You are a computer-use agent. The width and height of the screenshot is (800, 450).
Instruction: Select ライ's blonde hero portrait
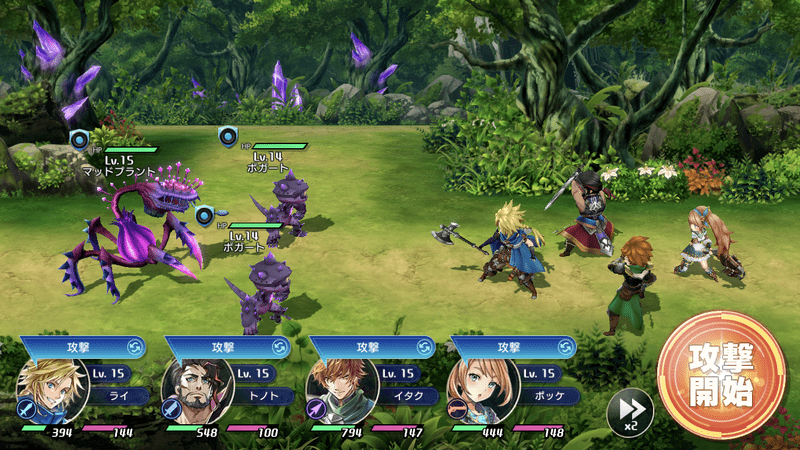pyautogui.click(x=48, y=392)
